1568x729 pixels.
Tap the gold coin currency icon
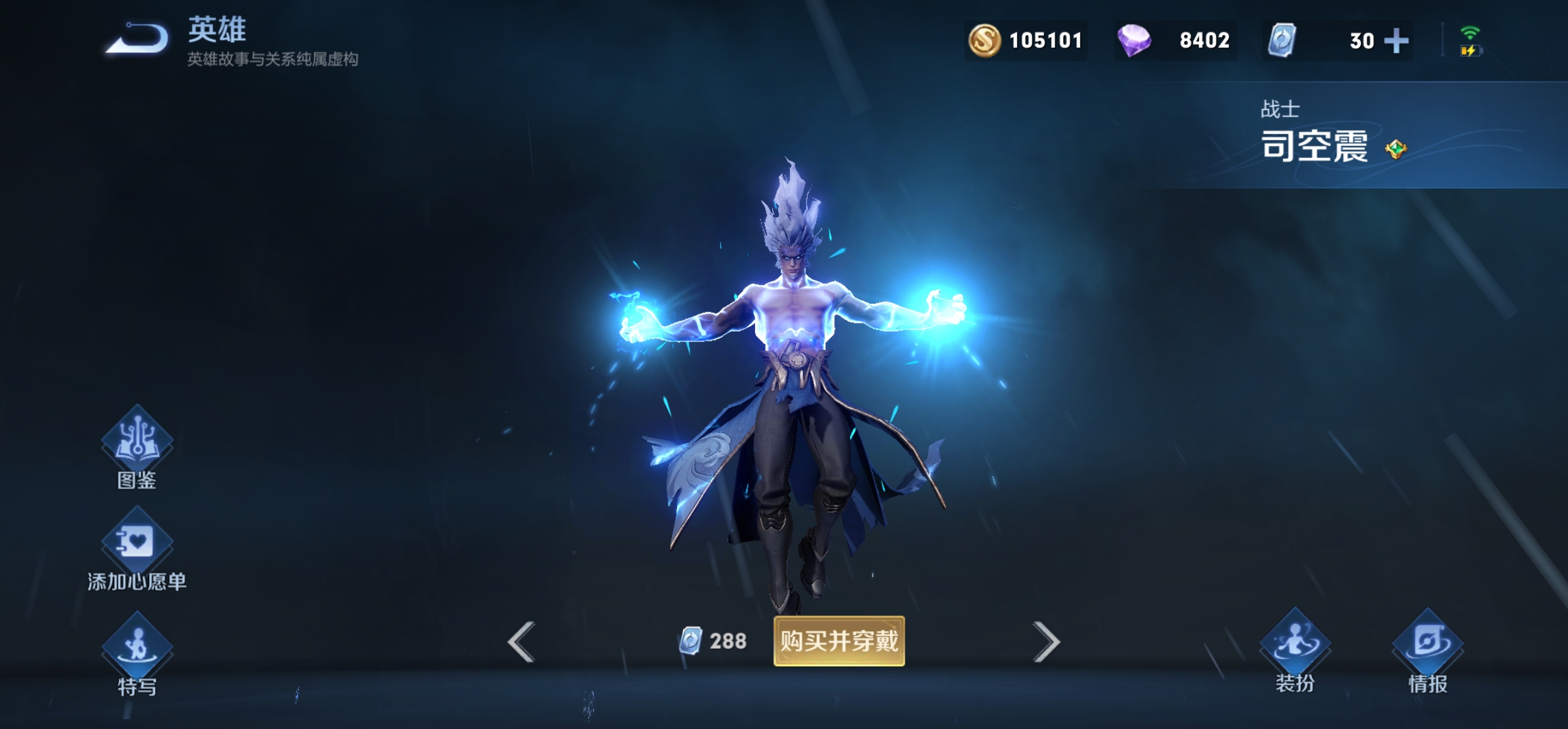coord(984,41)
